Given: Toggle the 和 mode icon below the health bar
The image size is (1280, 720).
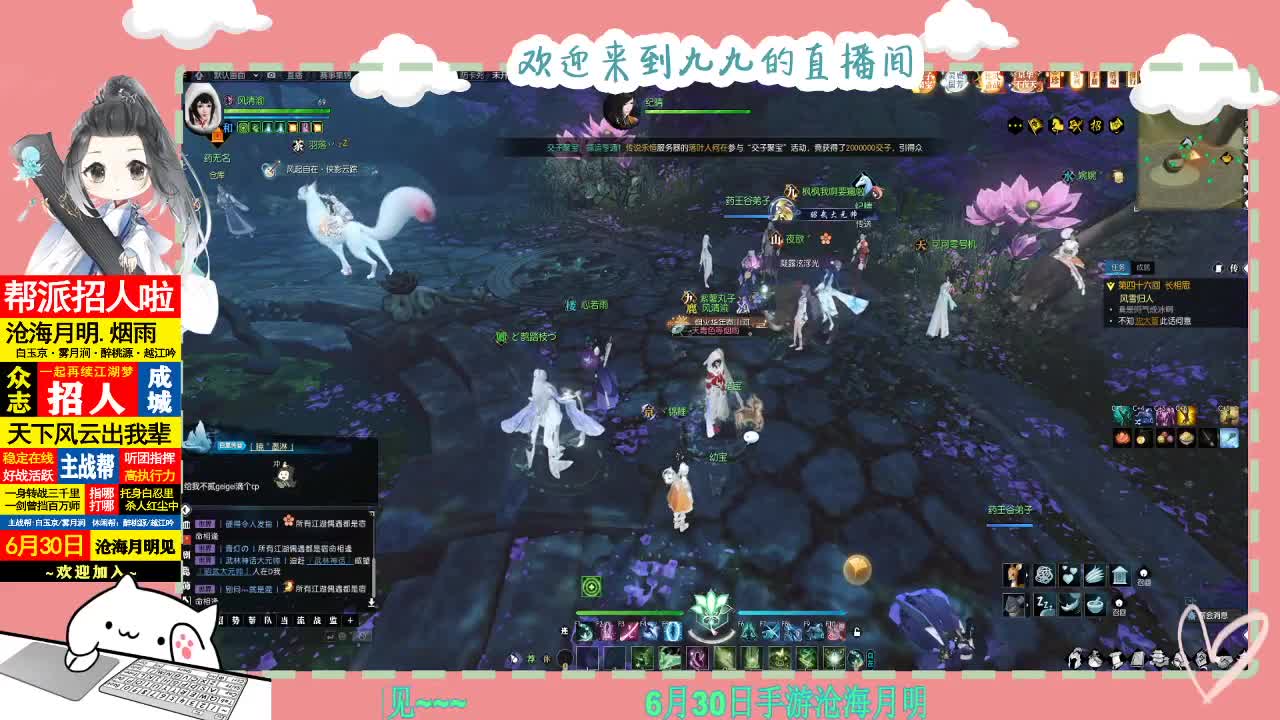Looking at the screenshot, I should (x=227, y=126).
